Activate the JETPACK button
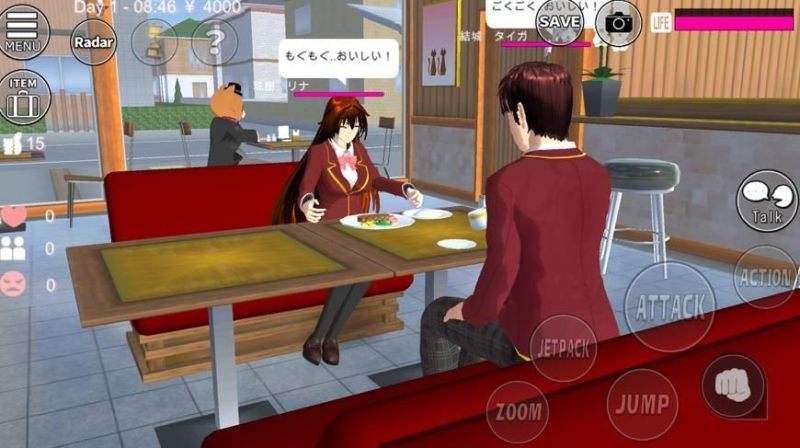The width and height of the screenshot is (800, 448). 564,348
